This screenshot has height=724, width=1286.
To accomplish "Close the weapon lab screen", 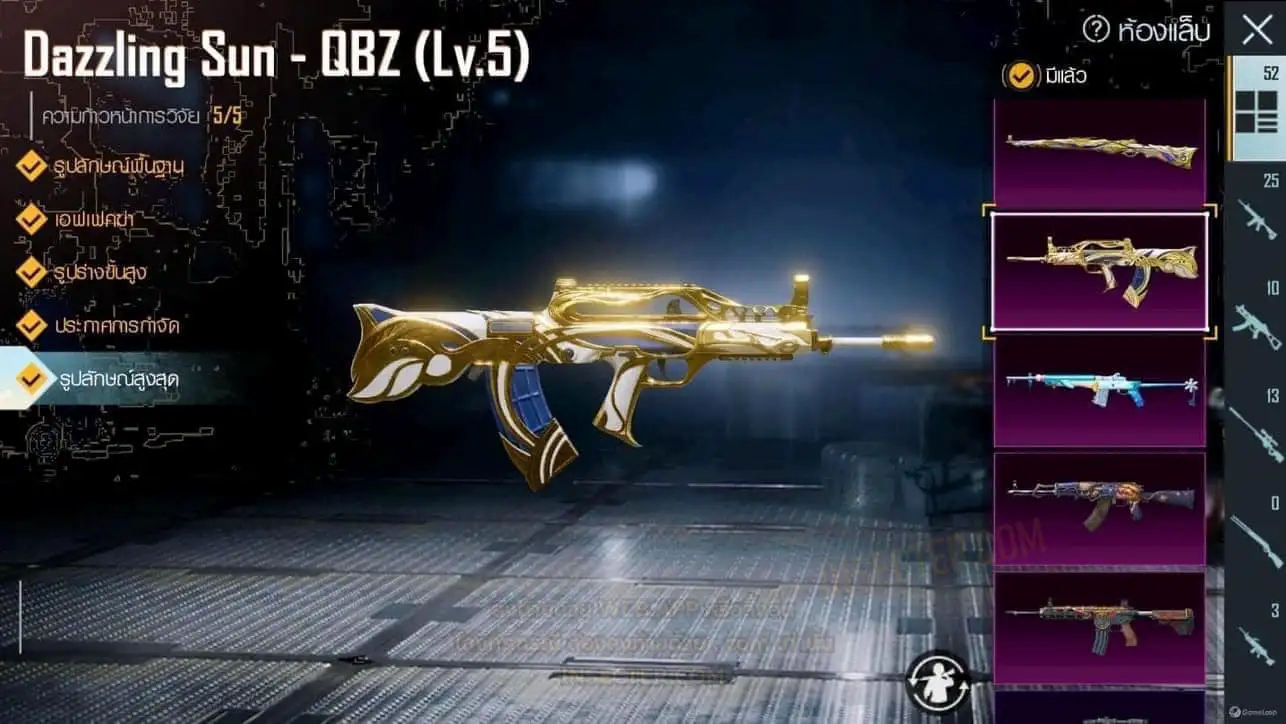I will click(x=1257, y=31).
